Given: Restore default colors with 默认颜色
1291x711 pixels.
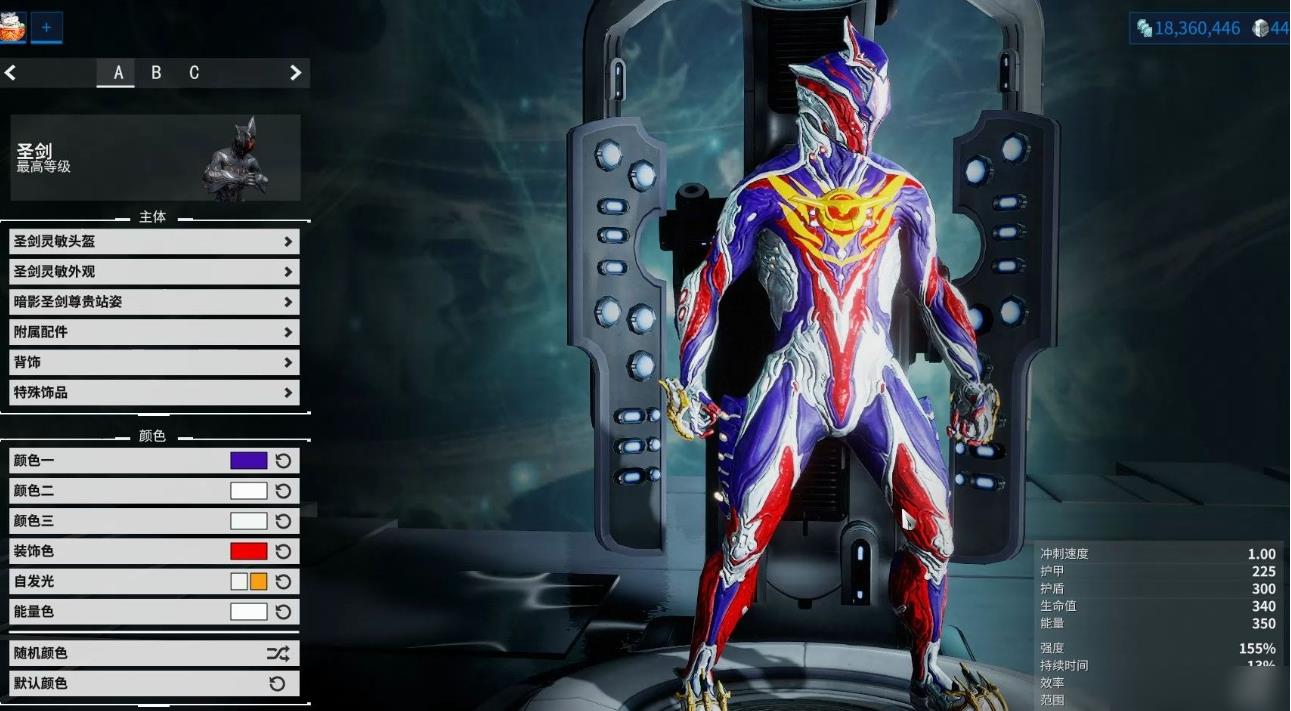Looking at the screenshot, I should point(154,683).
